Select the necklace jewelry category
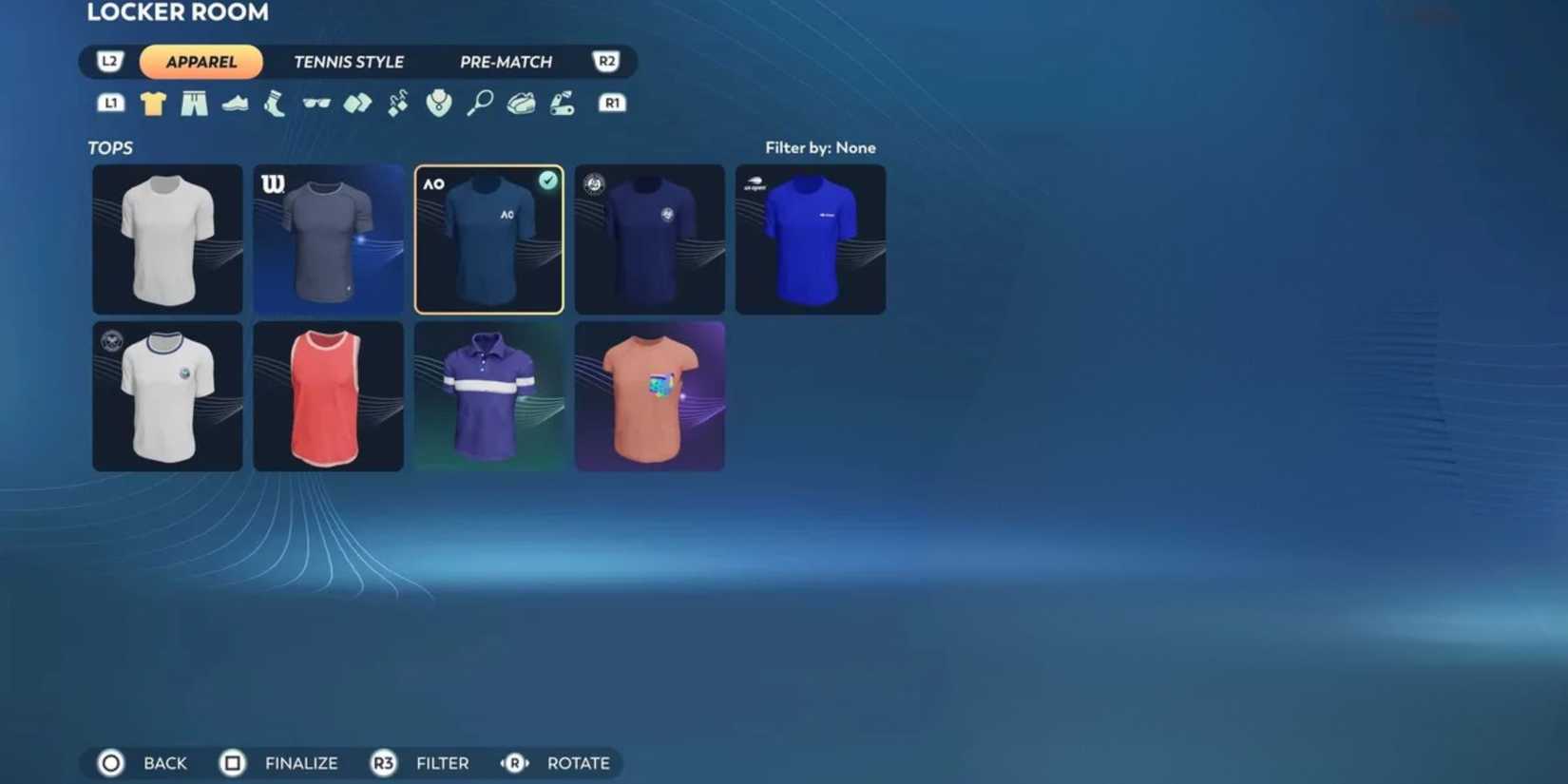Screen dimensions: 1568x784 (438, 103)
